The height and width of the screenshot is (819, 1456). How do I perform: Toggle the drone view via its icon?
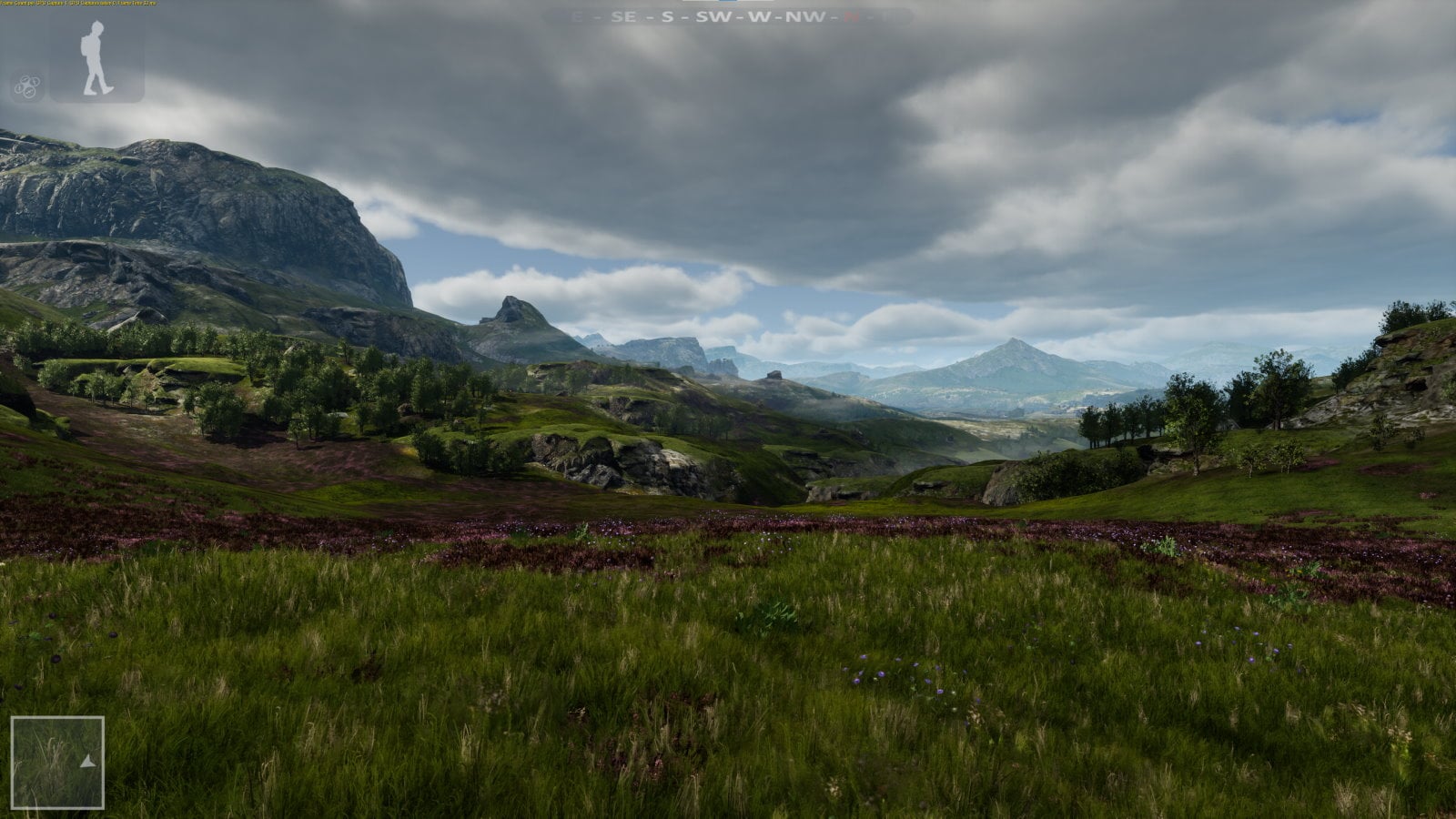point(27,85)
